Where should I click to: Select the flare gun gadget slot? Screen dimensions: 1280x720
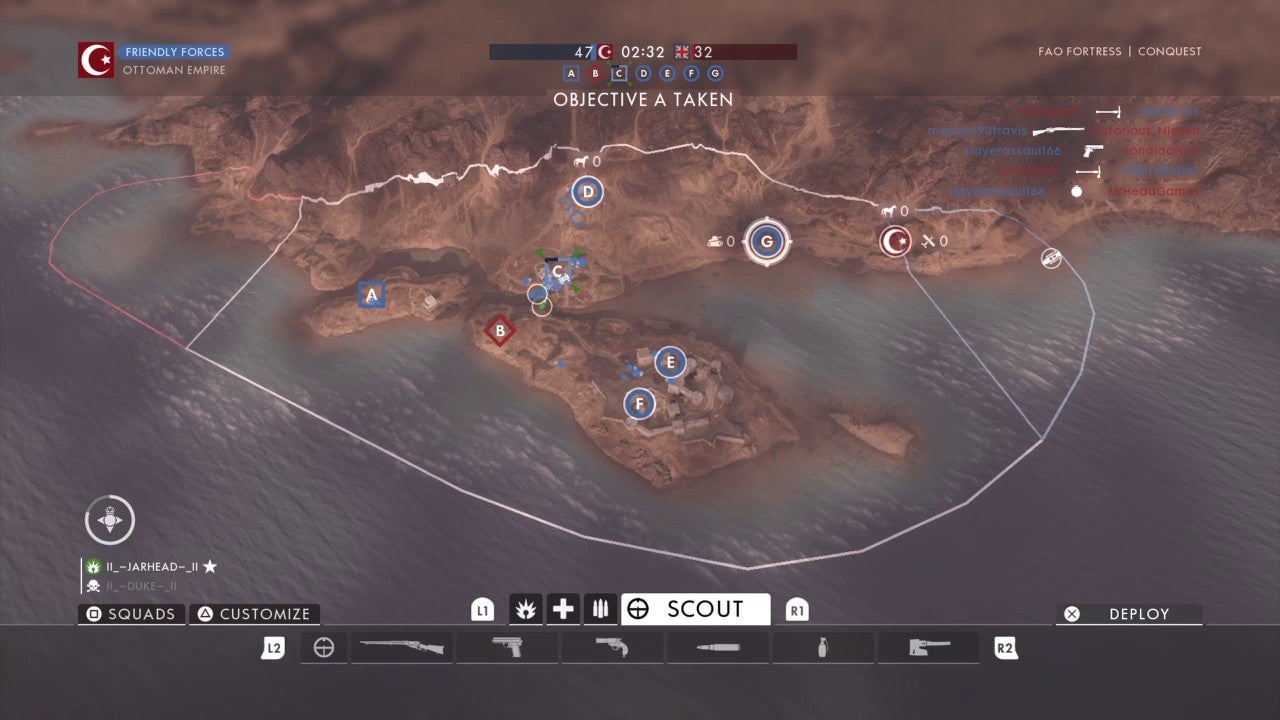(x=612, y=648)
